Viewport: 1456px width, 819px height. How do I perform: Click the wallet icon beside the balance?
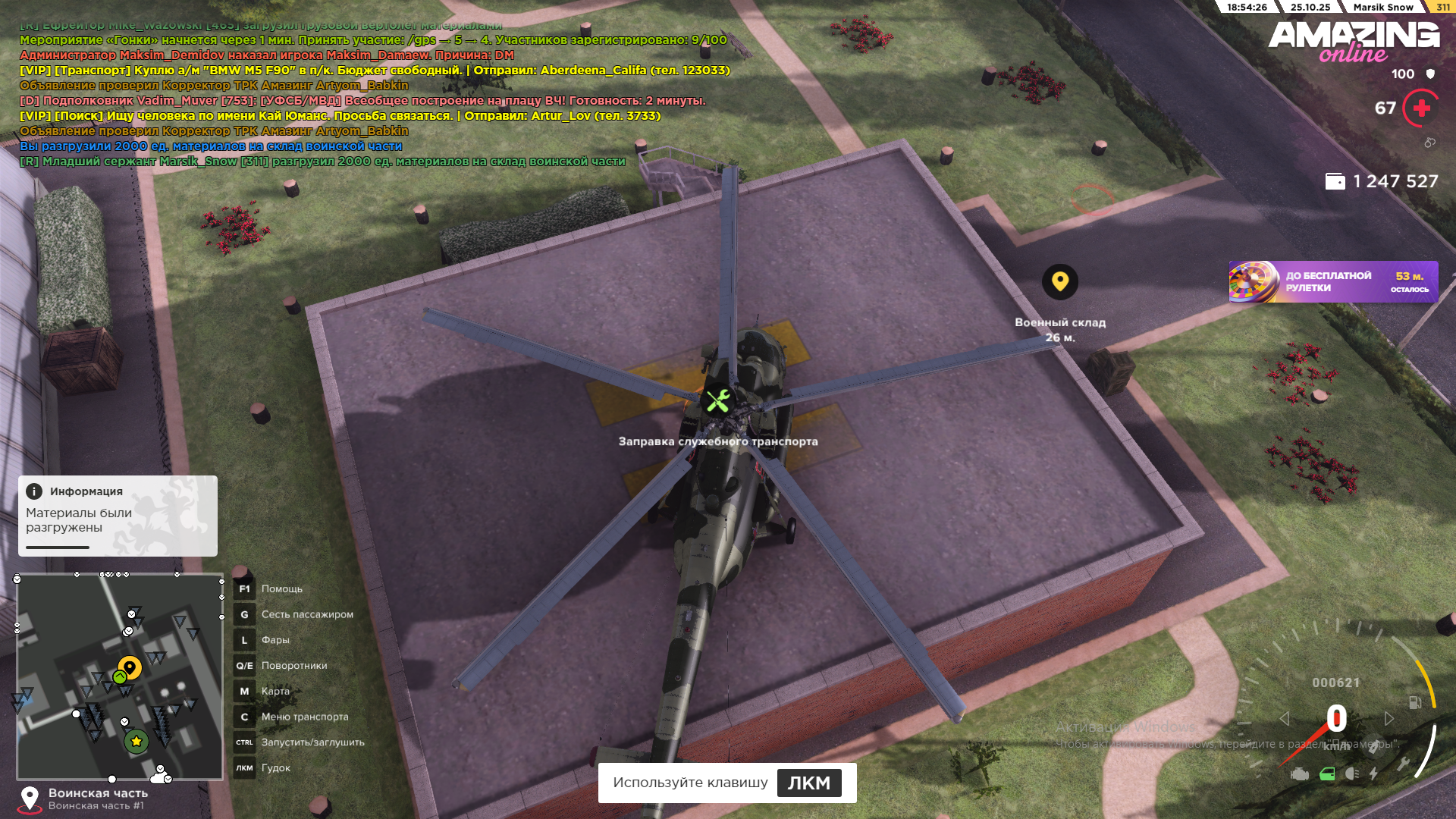tap(1335, 181)
